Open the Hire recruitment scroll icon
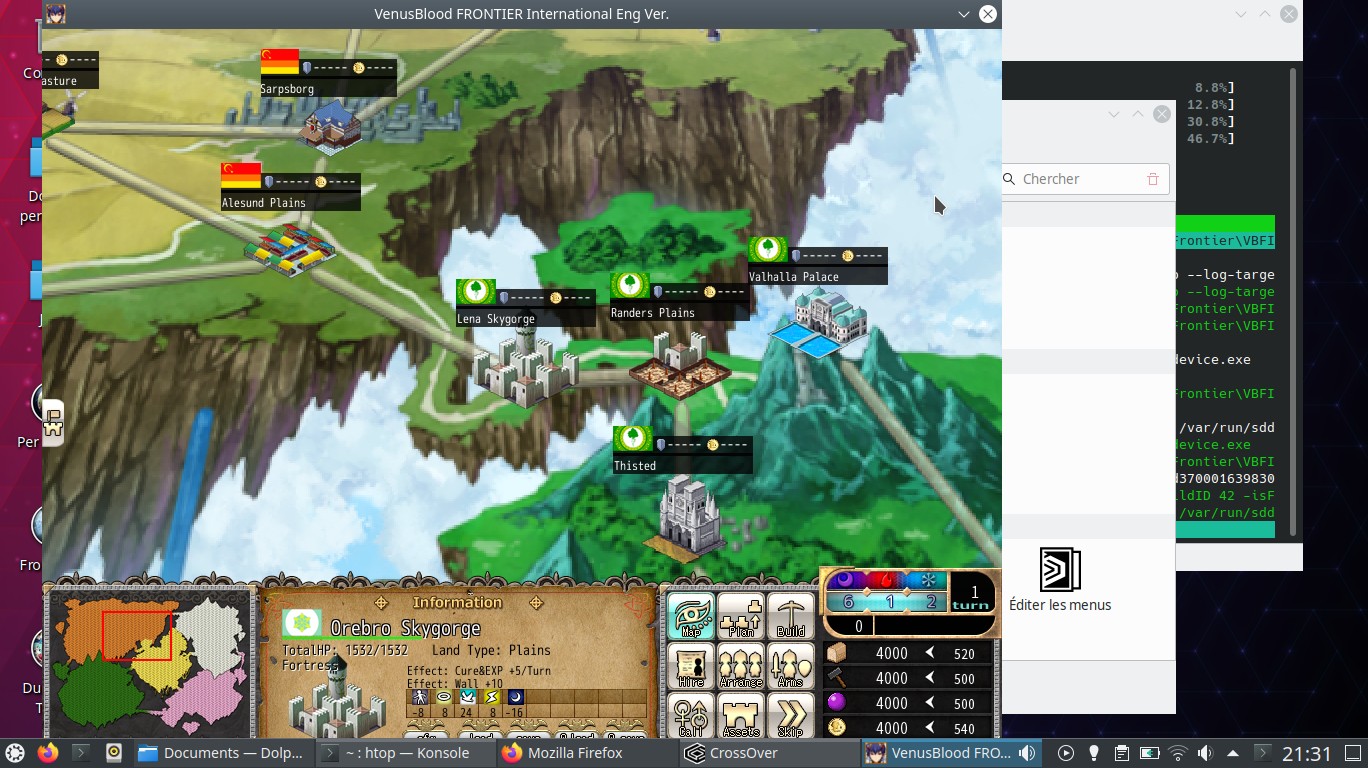This screenshot has width=1368, height=768. [x=690, y=666]
